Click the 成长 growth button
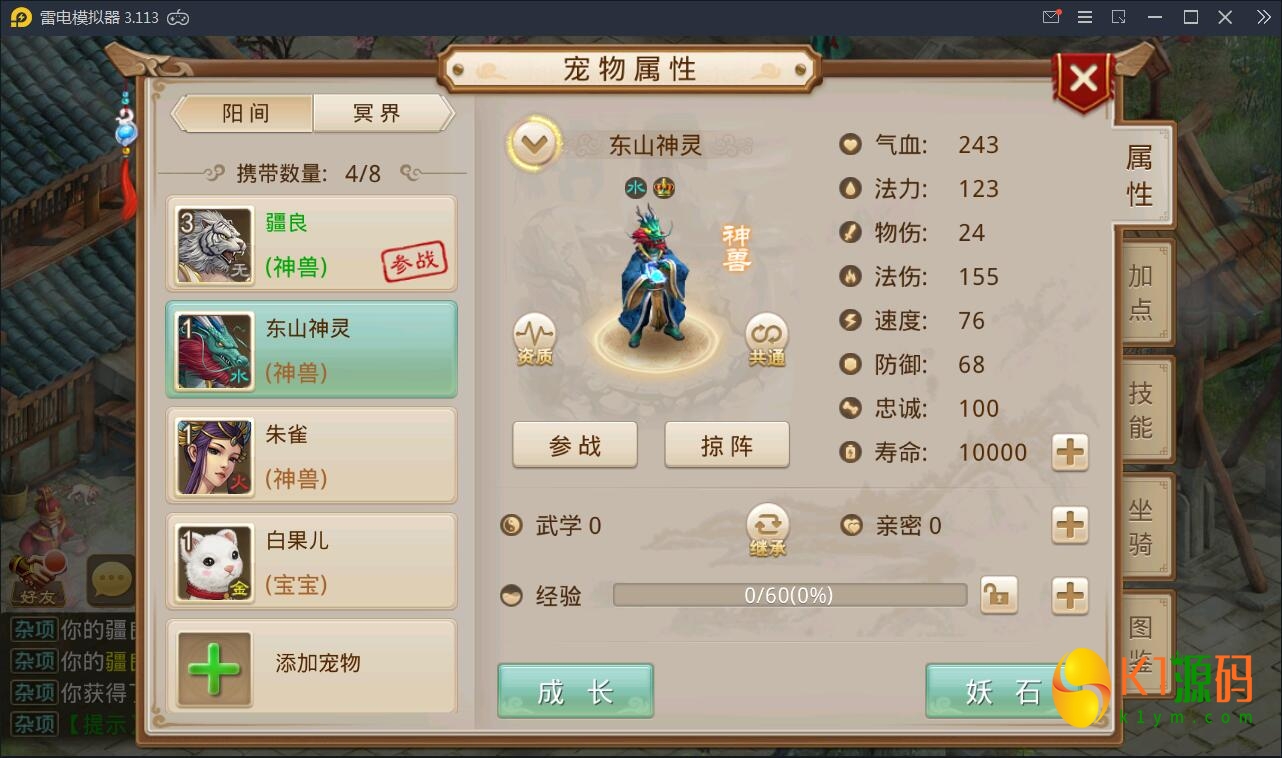The image size is (1282, 758). [575, 690]
